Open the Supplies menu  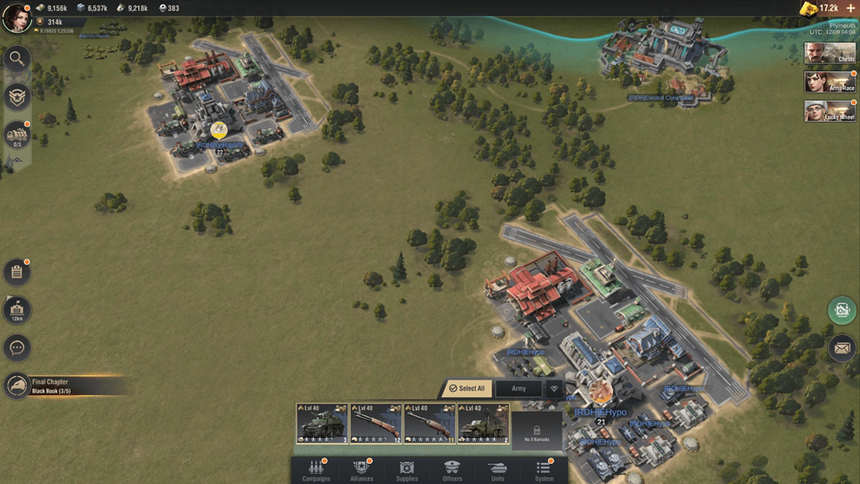pos(407,470)
